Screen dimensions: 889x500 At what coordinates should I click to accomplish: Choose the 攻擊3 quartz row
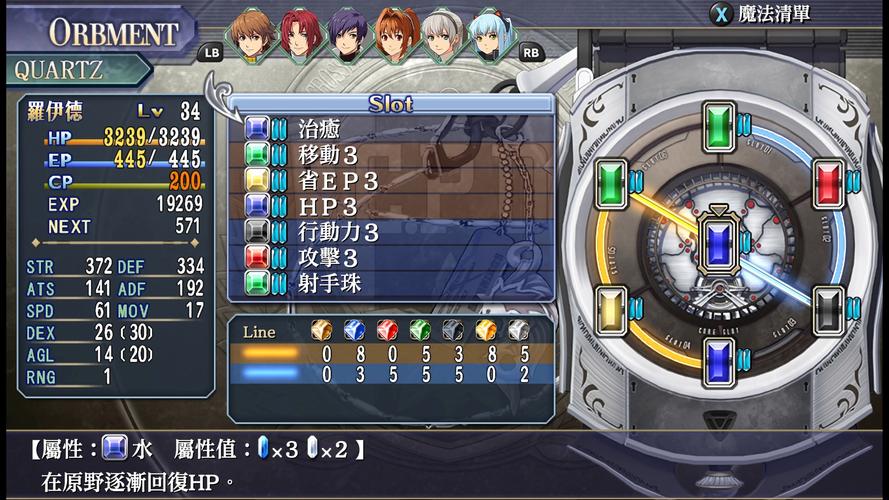[390, 258]
